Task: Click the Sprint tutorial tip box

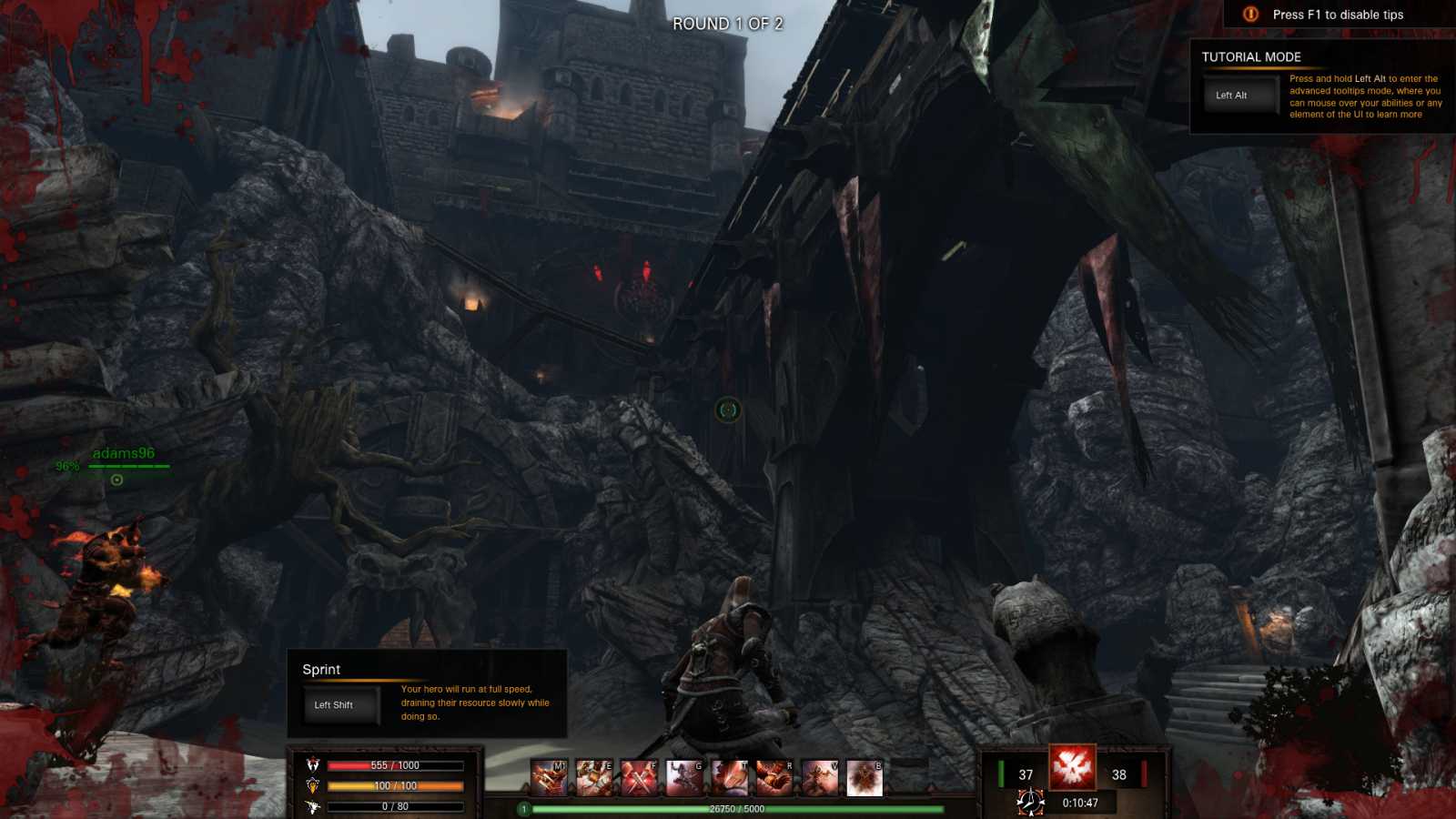Action: point(427,693)
